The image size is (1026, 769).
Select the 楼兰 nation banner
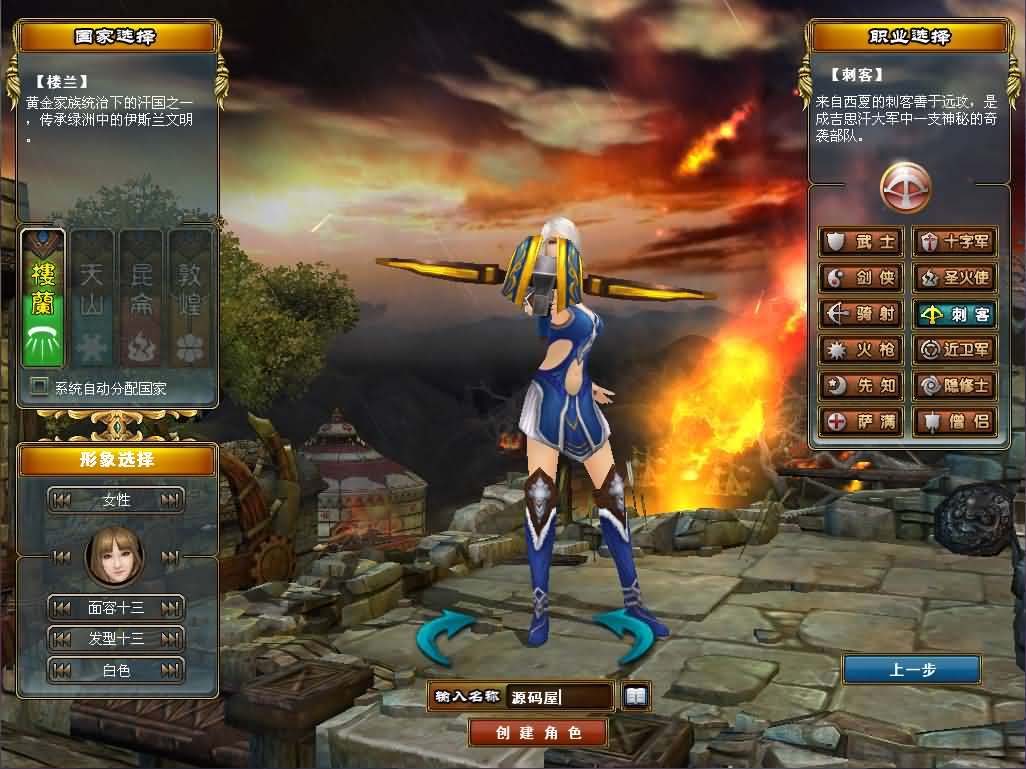click(x=43, y=298)
